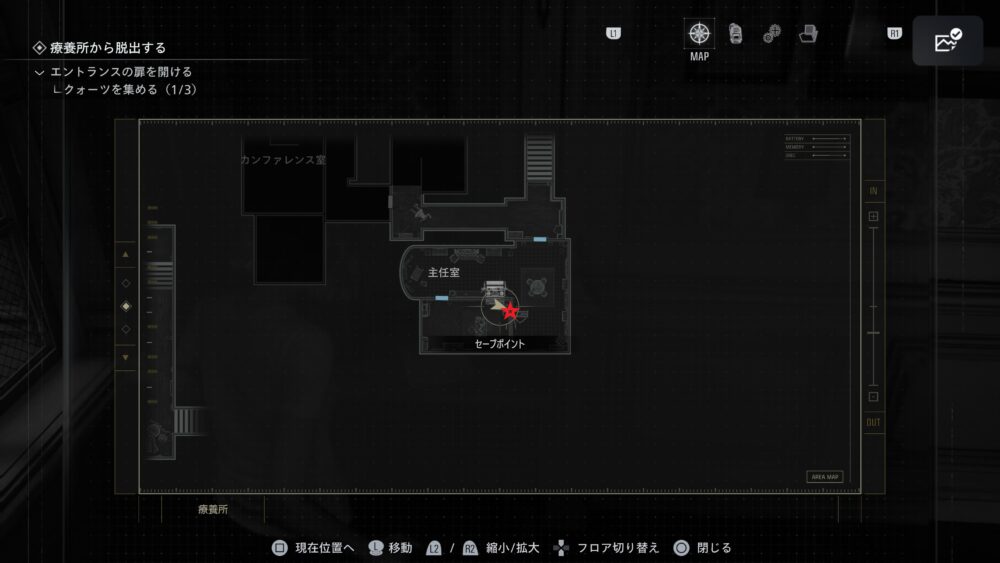Viewport: 1000px width, 563px height.
Task: Select the セーブポイント save point label
Action: click(499, 344)
